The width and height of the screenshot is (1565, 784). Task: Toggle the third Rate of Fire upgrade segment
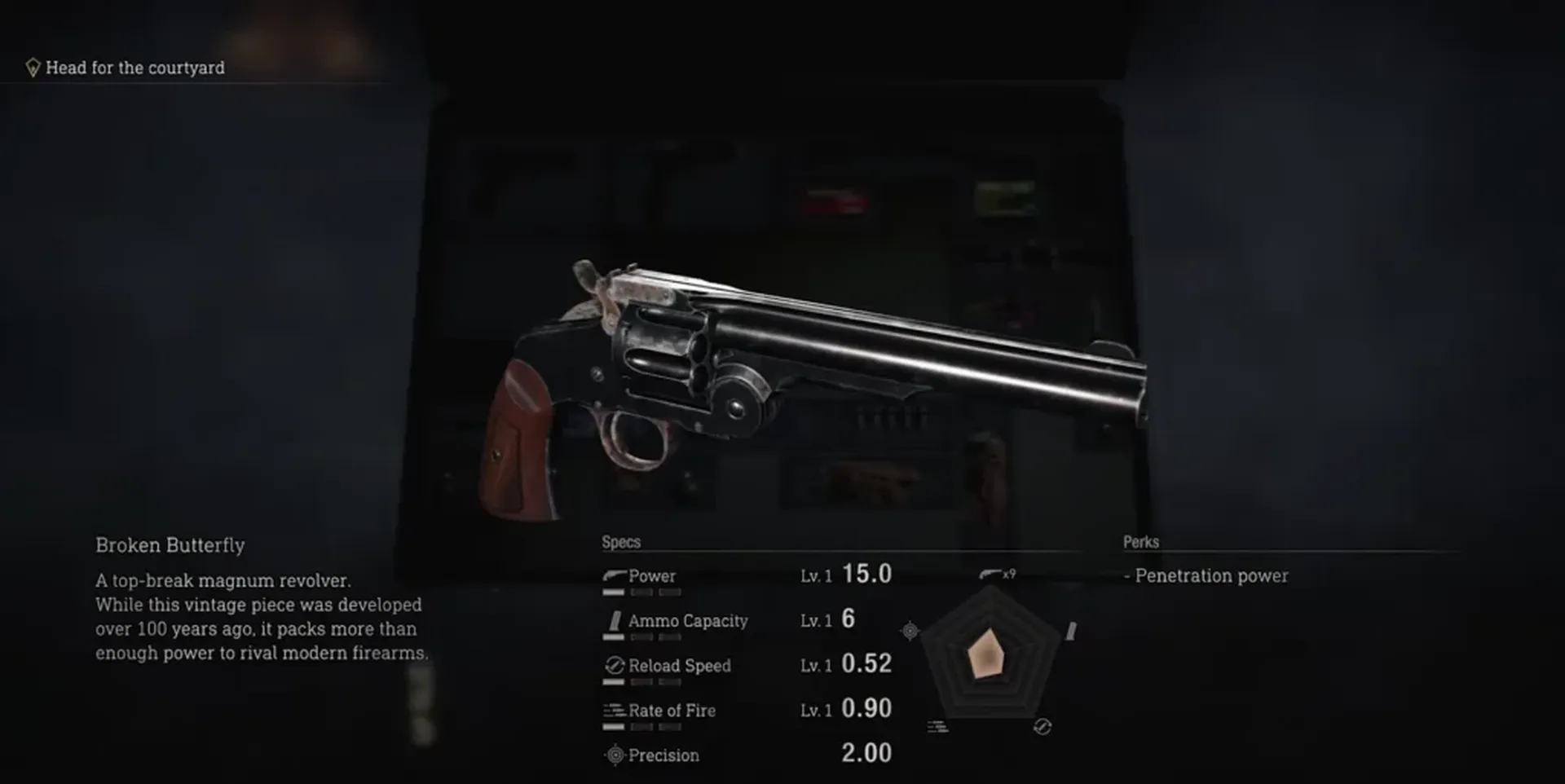click(668, 727)
